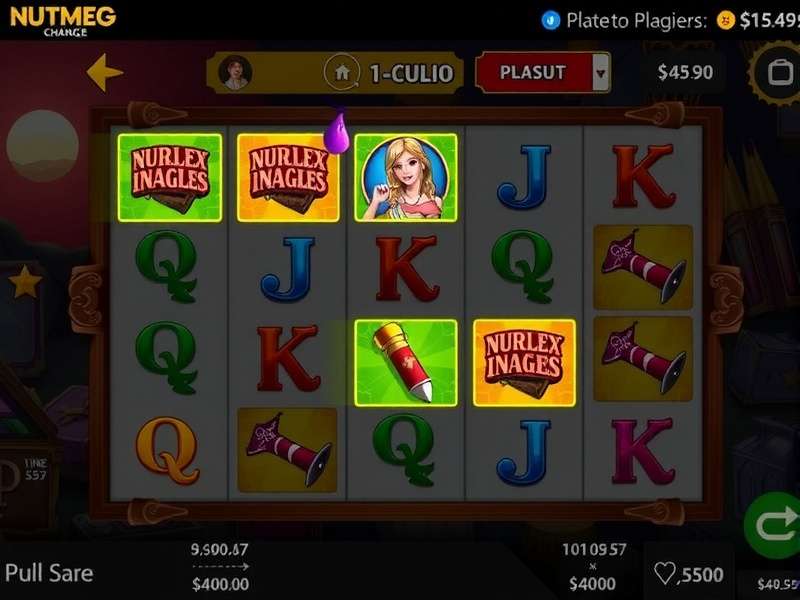Select the Pull Sare button
This screenshot has height=600, width=800.
point(50,573)
